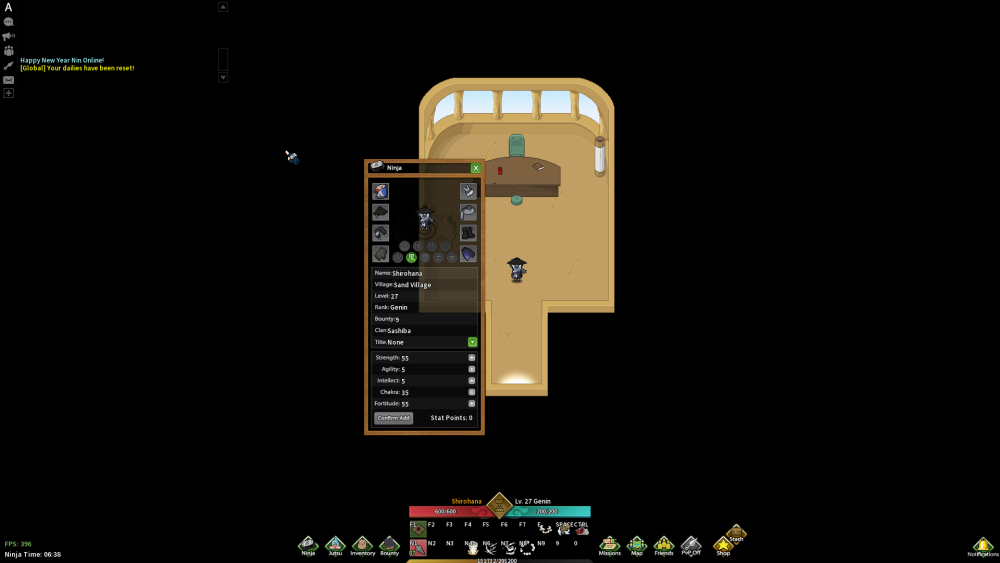Screen dimensions: 1000x563
Task: Open the Shop
Action: [723, 545]
